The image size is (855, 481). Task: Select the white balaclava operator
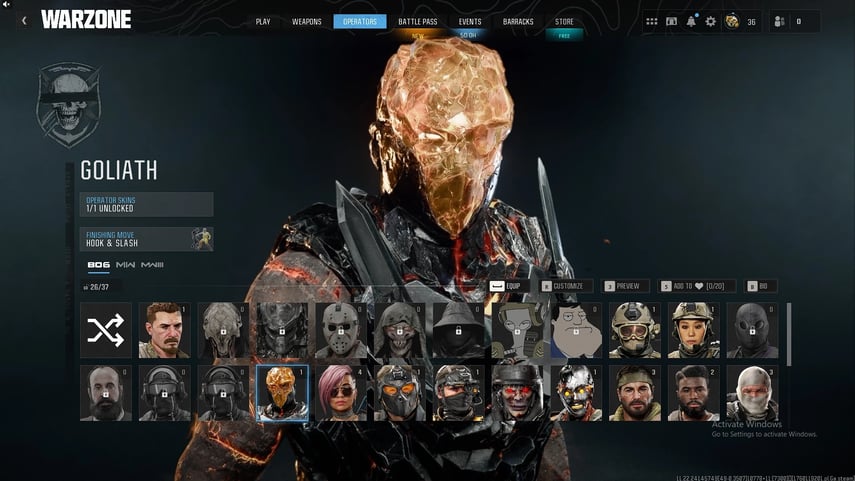751,393
